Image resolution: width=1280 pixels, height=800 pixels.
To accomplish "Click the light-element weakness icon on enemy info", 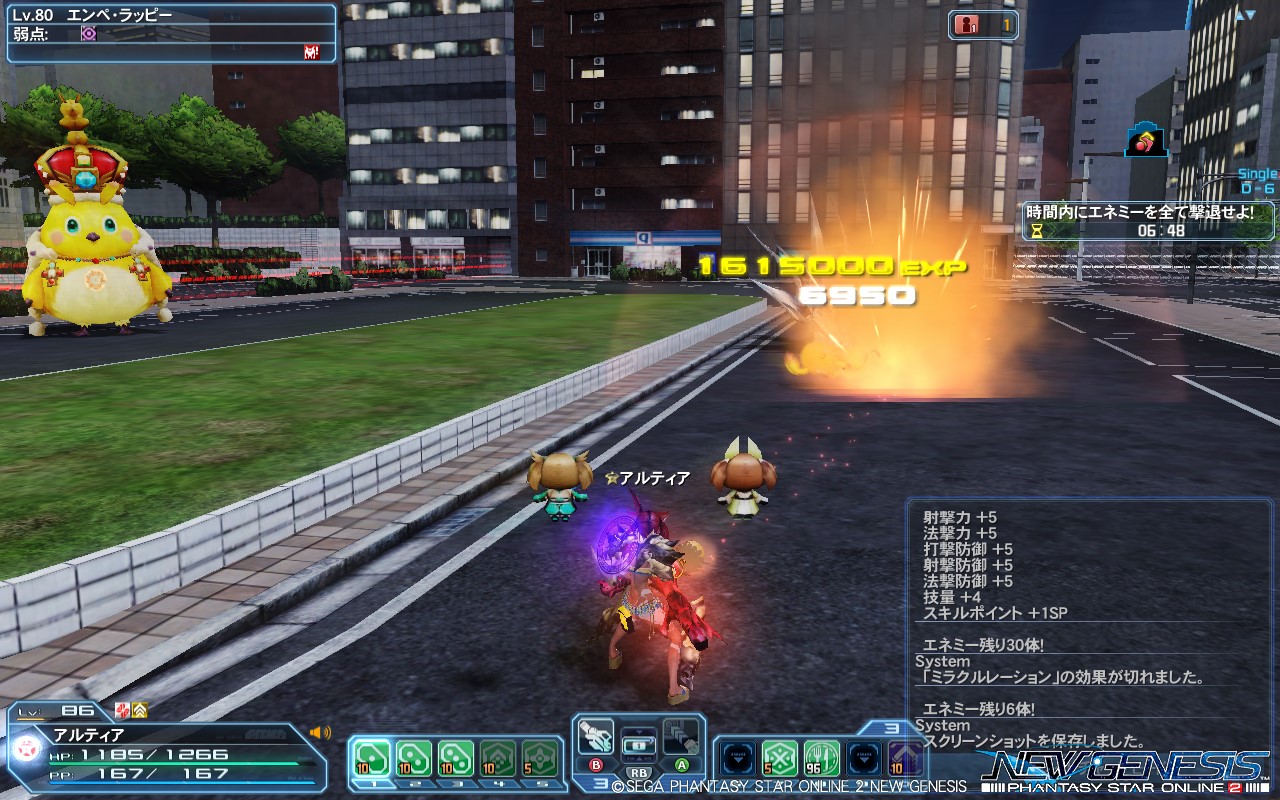I will click(x=89, y=32).
